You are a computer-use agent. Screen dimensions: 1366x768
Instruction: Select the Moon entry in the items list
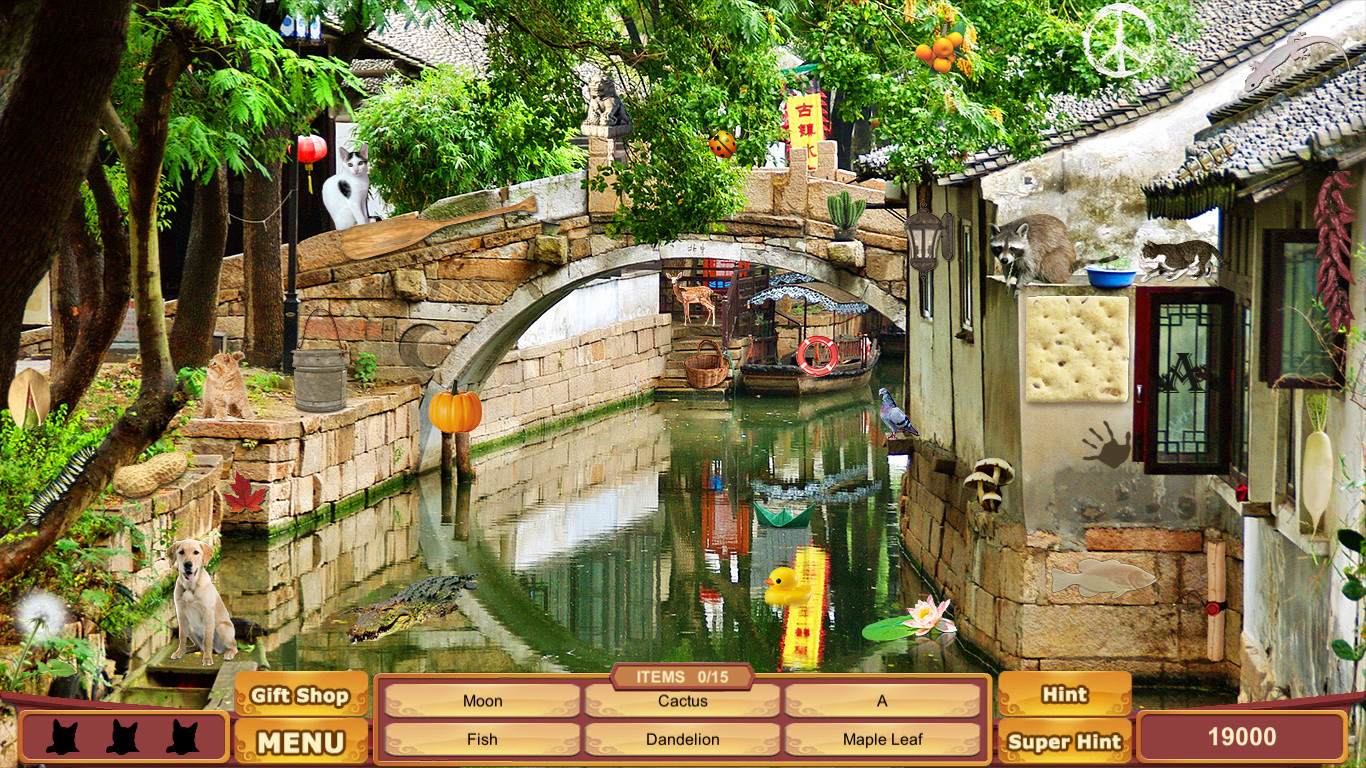[481, 701]
